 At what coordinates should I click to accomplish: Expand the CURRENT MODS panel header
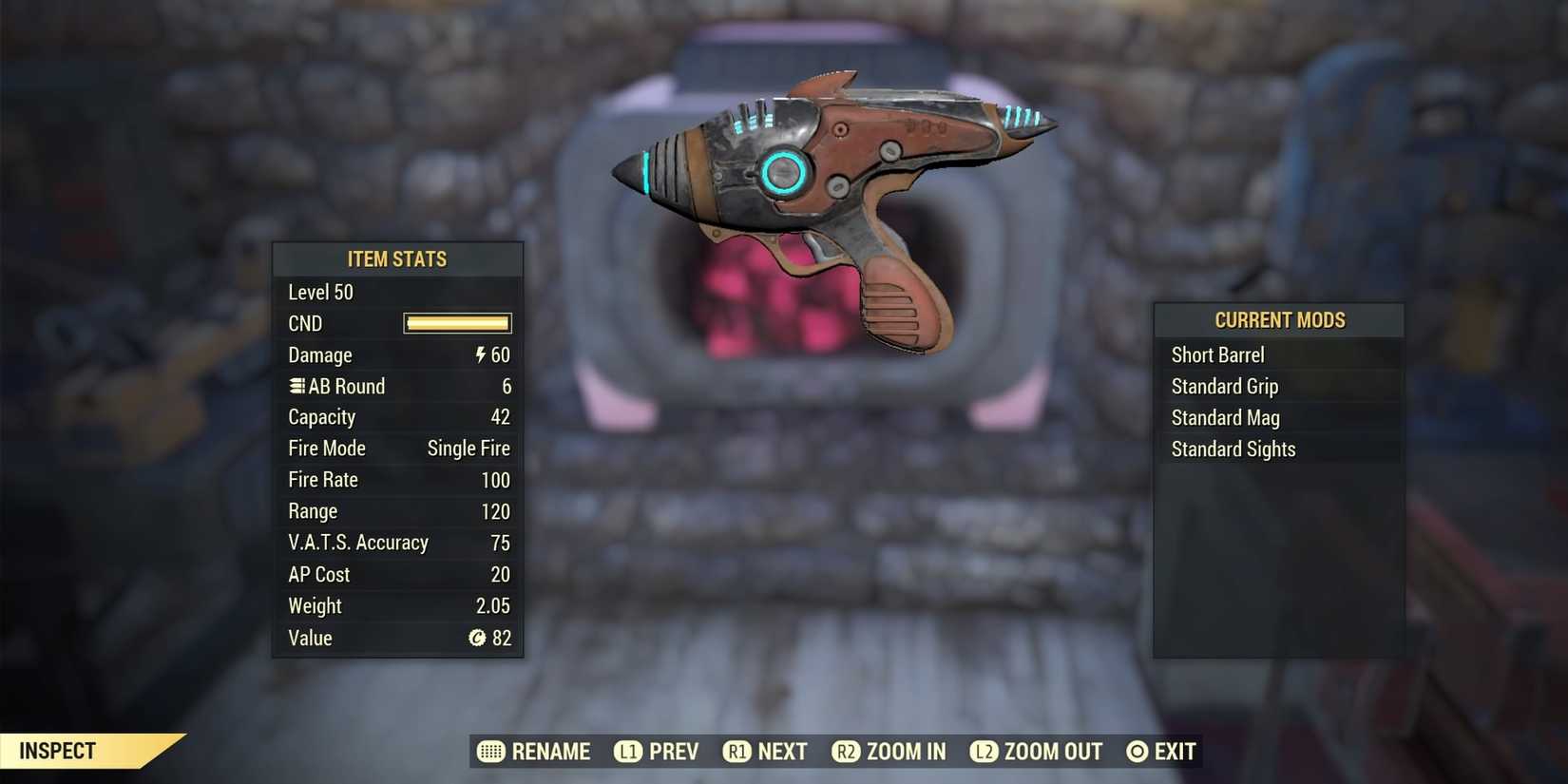click(x=1279, y=320)
